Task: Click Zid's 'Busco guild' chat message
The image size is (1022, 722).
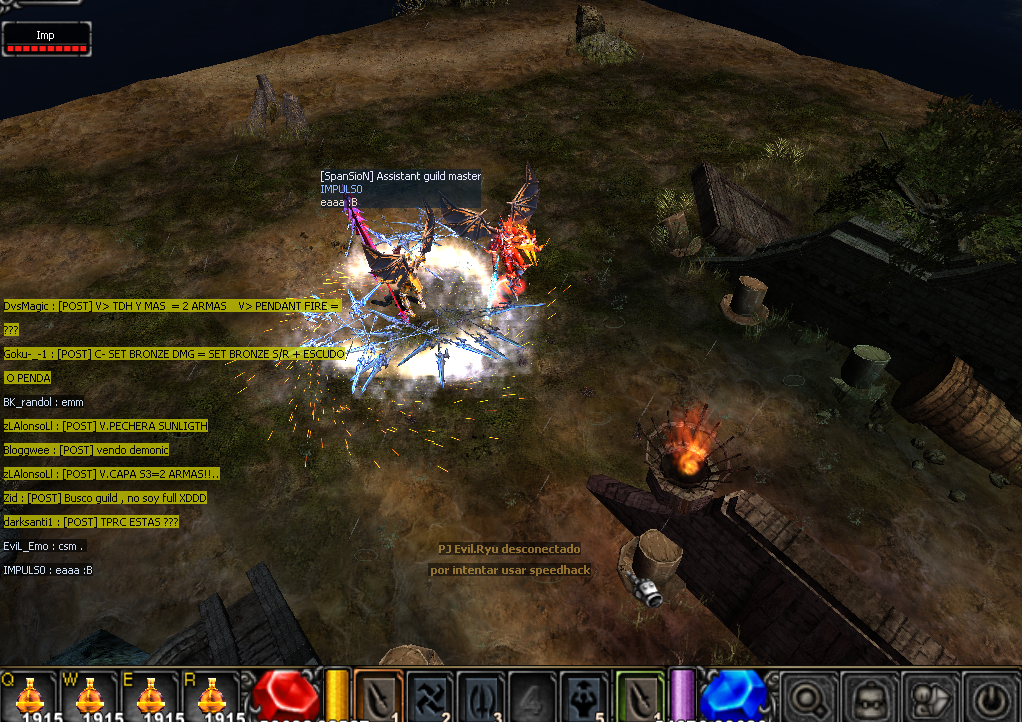Action: [104, 498]
